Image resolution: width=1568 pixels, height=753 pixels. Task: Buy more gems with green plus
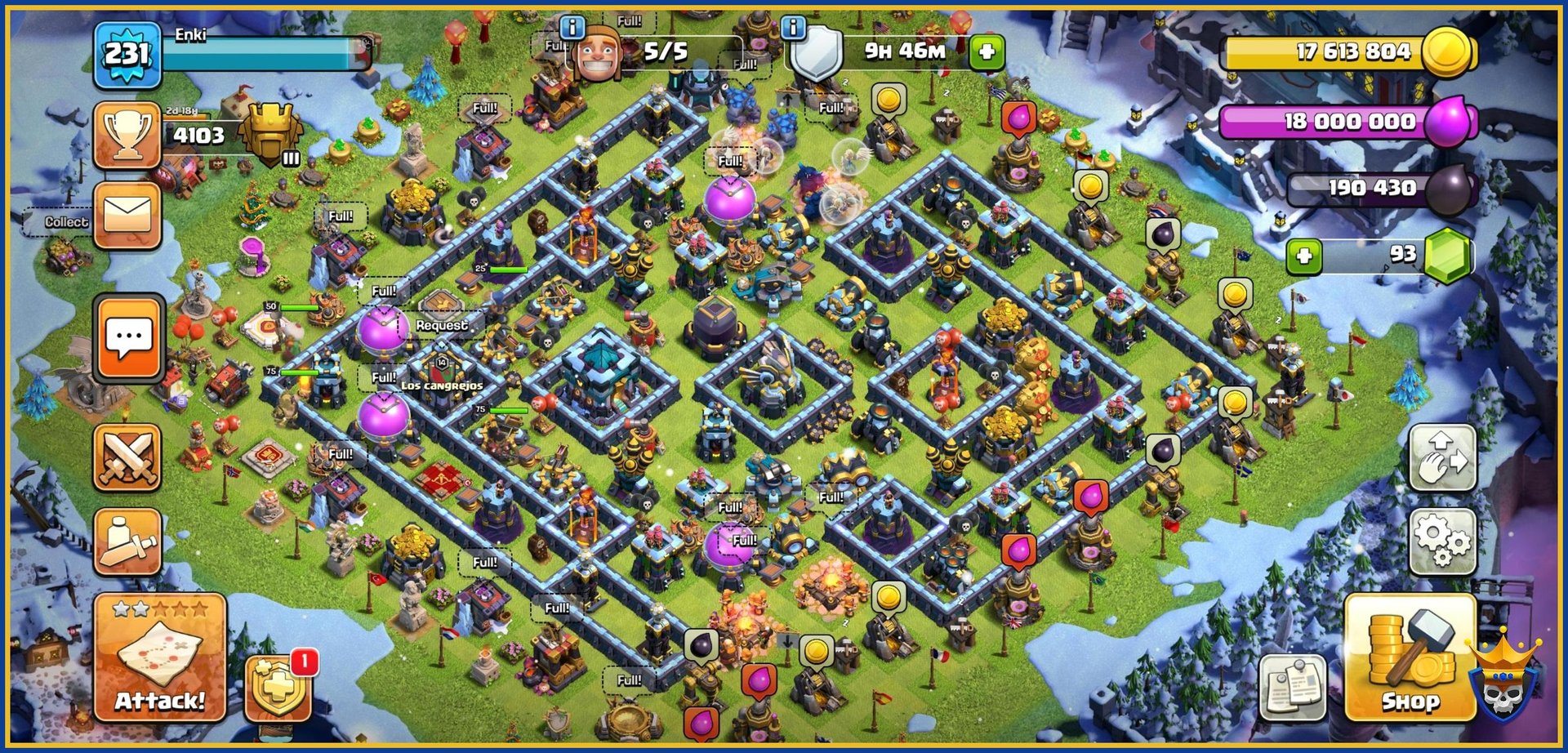tap(1303, 256)
